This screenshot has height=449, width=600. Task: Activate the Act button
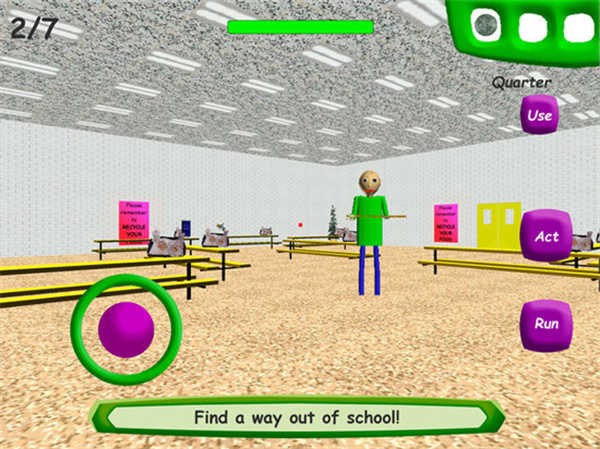[546, 236]
